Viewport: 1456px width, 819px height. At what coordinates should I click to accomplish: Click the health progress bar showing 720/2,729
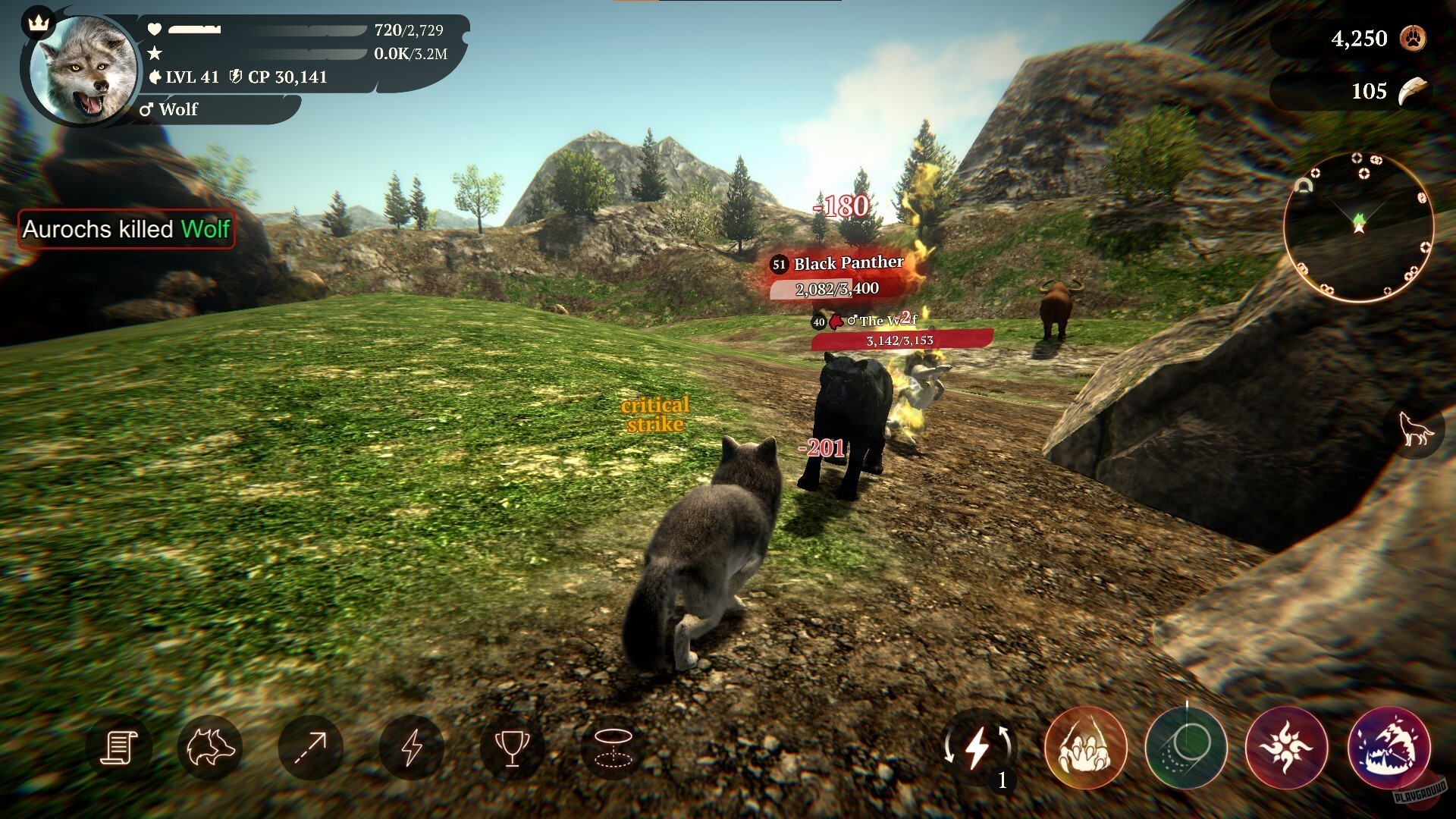[x=265, y=31]
